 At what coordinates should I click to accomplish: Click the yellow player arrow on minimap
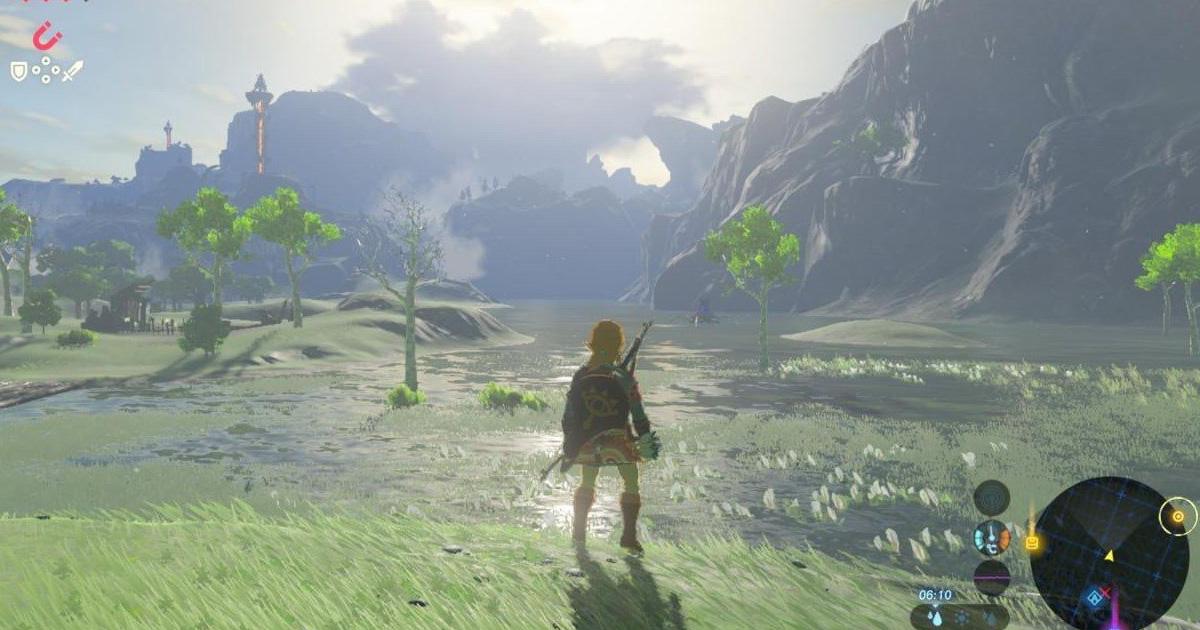pyautogui.click(x=1108, y=555)
